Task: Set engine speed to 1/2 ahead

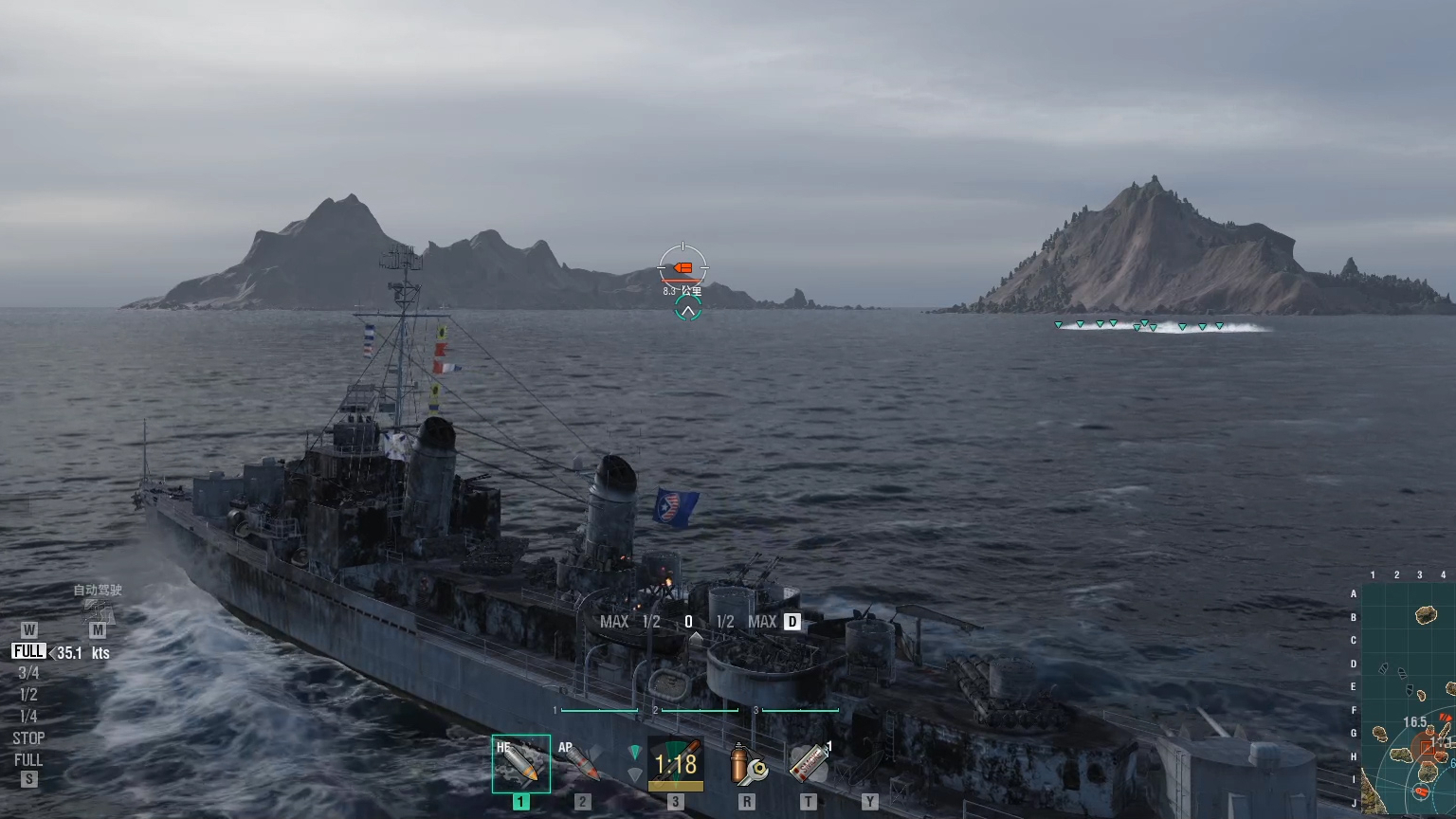Action: click(28, 695)
